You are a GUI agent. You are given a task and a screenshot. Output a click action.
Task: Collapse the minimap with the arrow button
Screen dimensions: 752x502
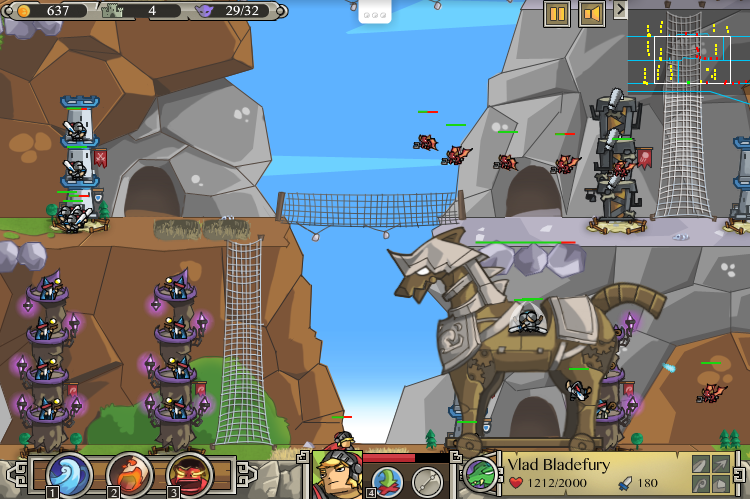click(620, 10)
